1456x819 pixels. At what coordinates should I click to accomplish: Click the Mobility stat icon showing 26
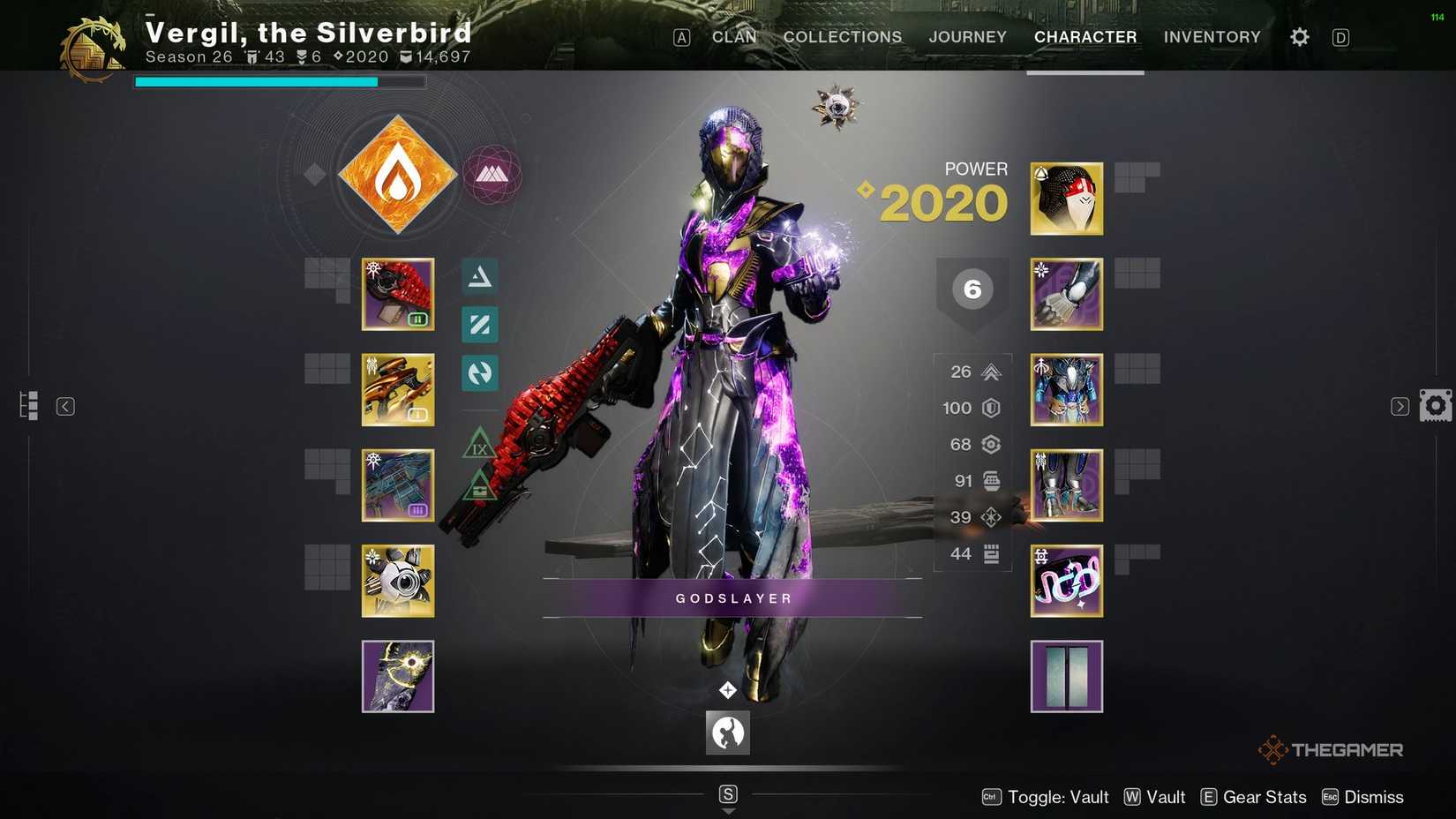(990, 372)
